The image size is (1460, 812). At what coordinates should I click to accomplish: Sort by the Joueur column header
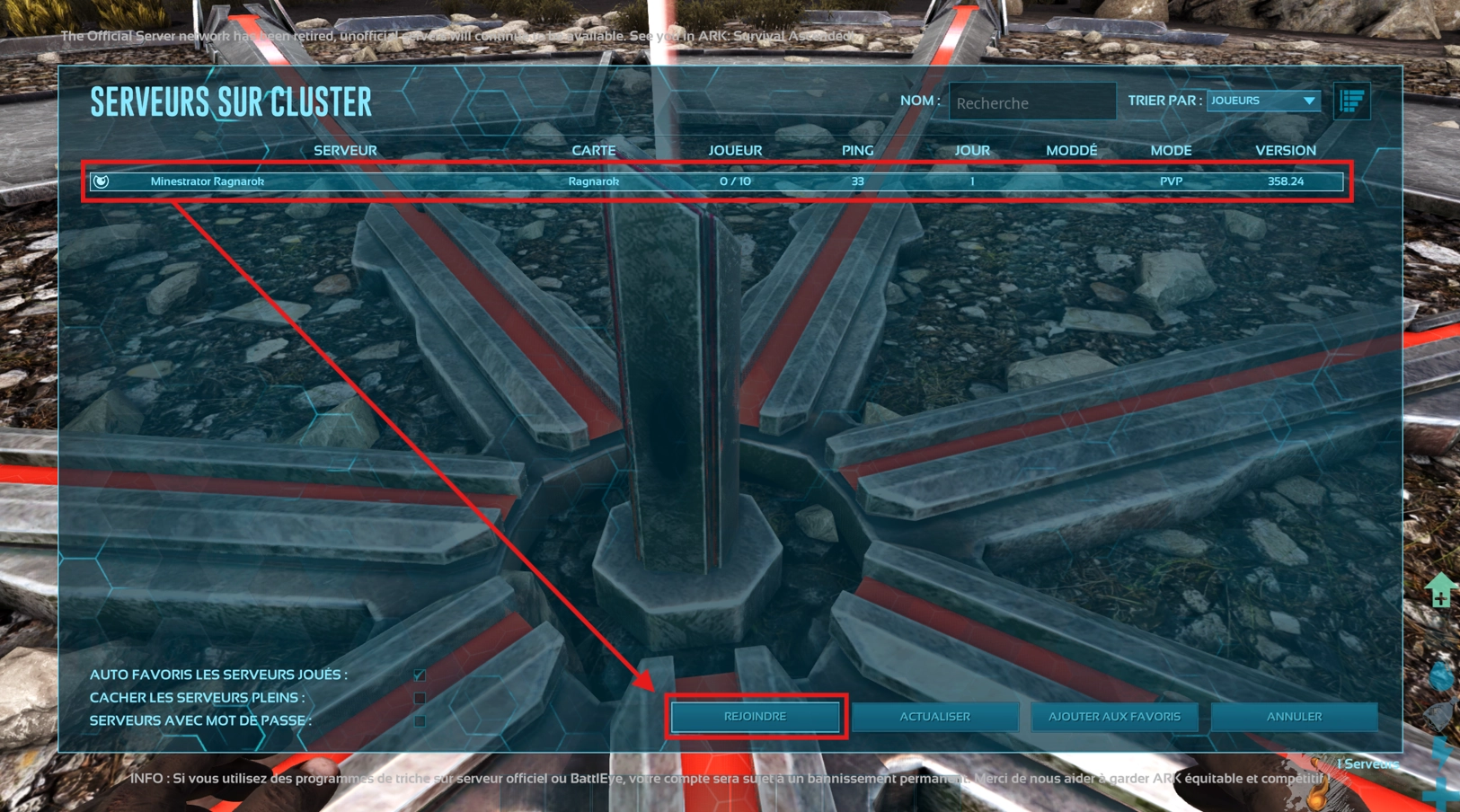click(x=735, y=151)
